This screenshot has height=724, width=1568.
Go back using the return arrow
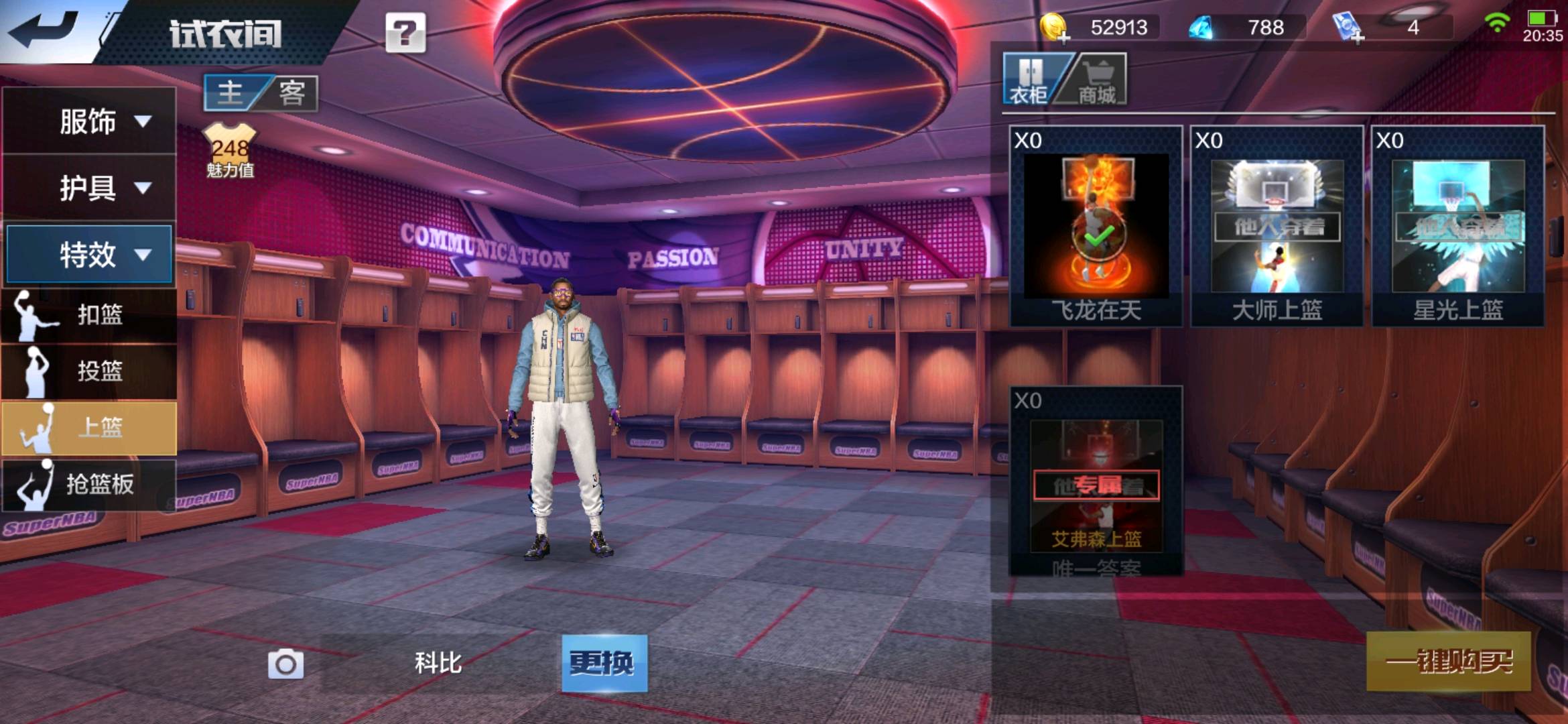[46, 30]
